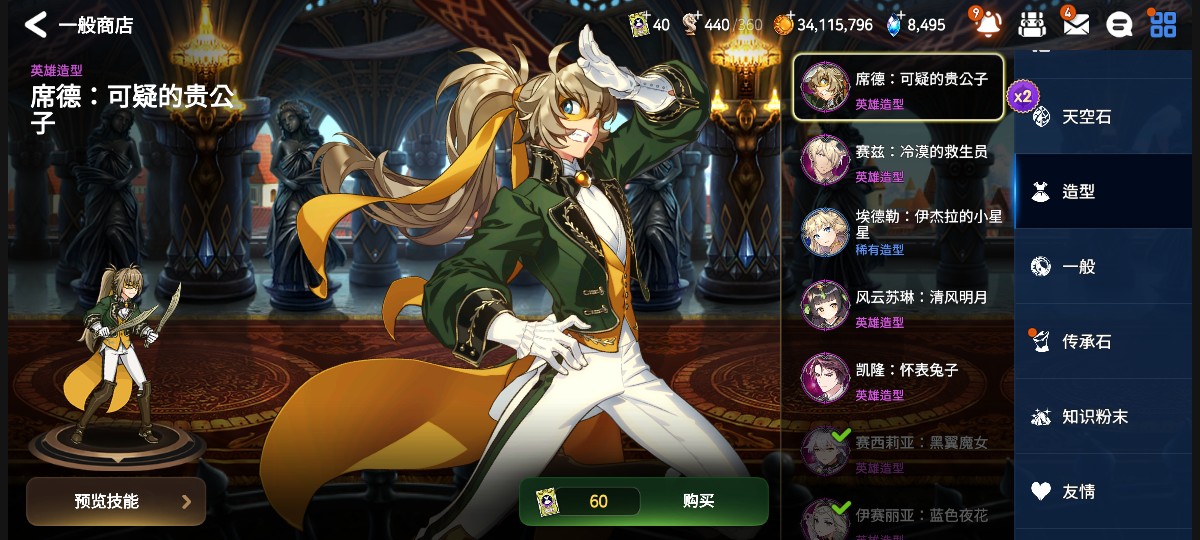Open chat speech bubble icon
1200x540 pixels.
pyautogui.click(x=1119, y=25)
